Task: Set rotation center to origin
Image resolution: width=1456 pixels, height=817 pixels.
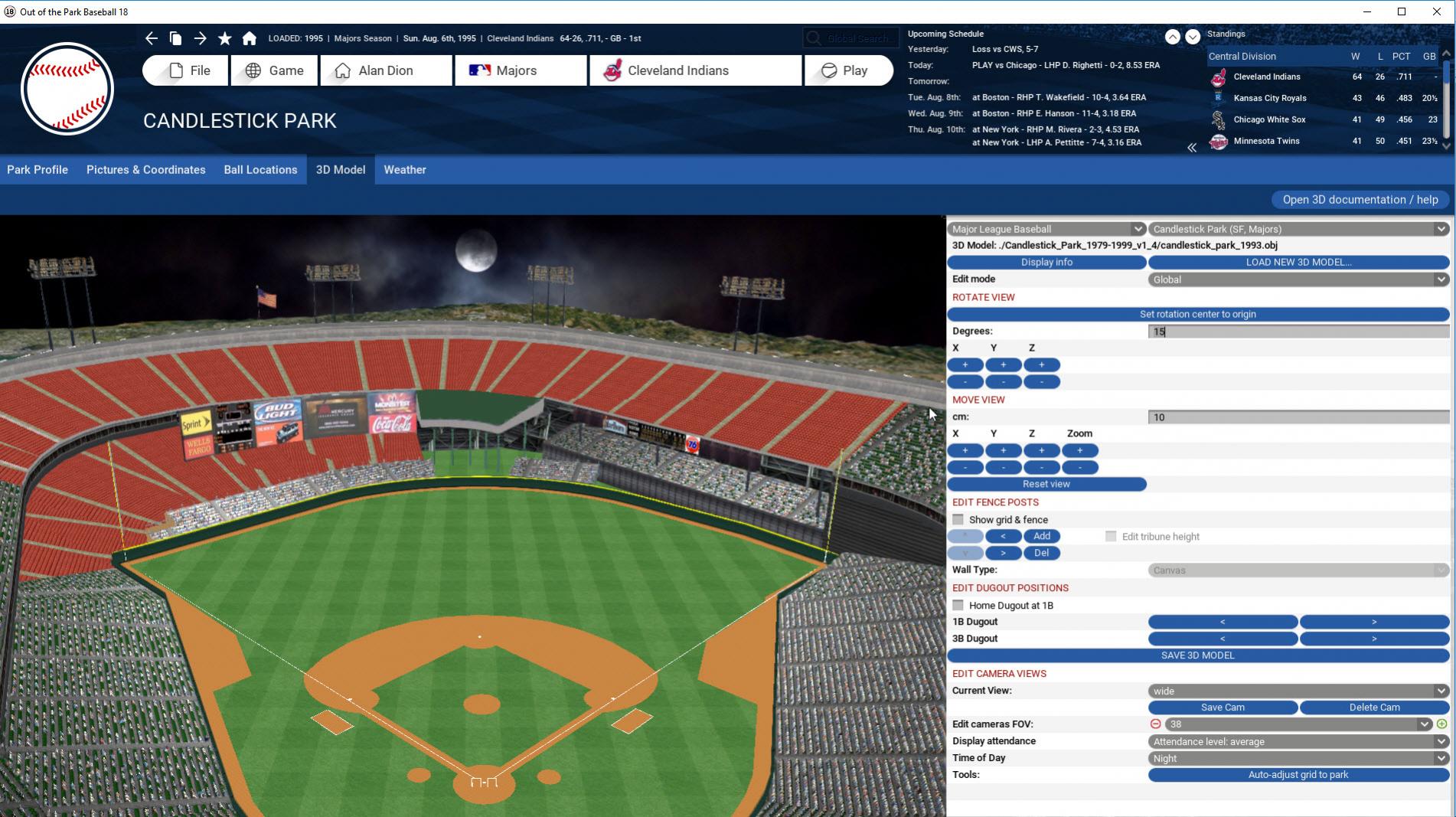Action: (x=1197, y=314)
